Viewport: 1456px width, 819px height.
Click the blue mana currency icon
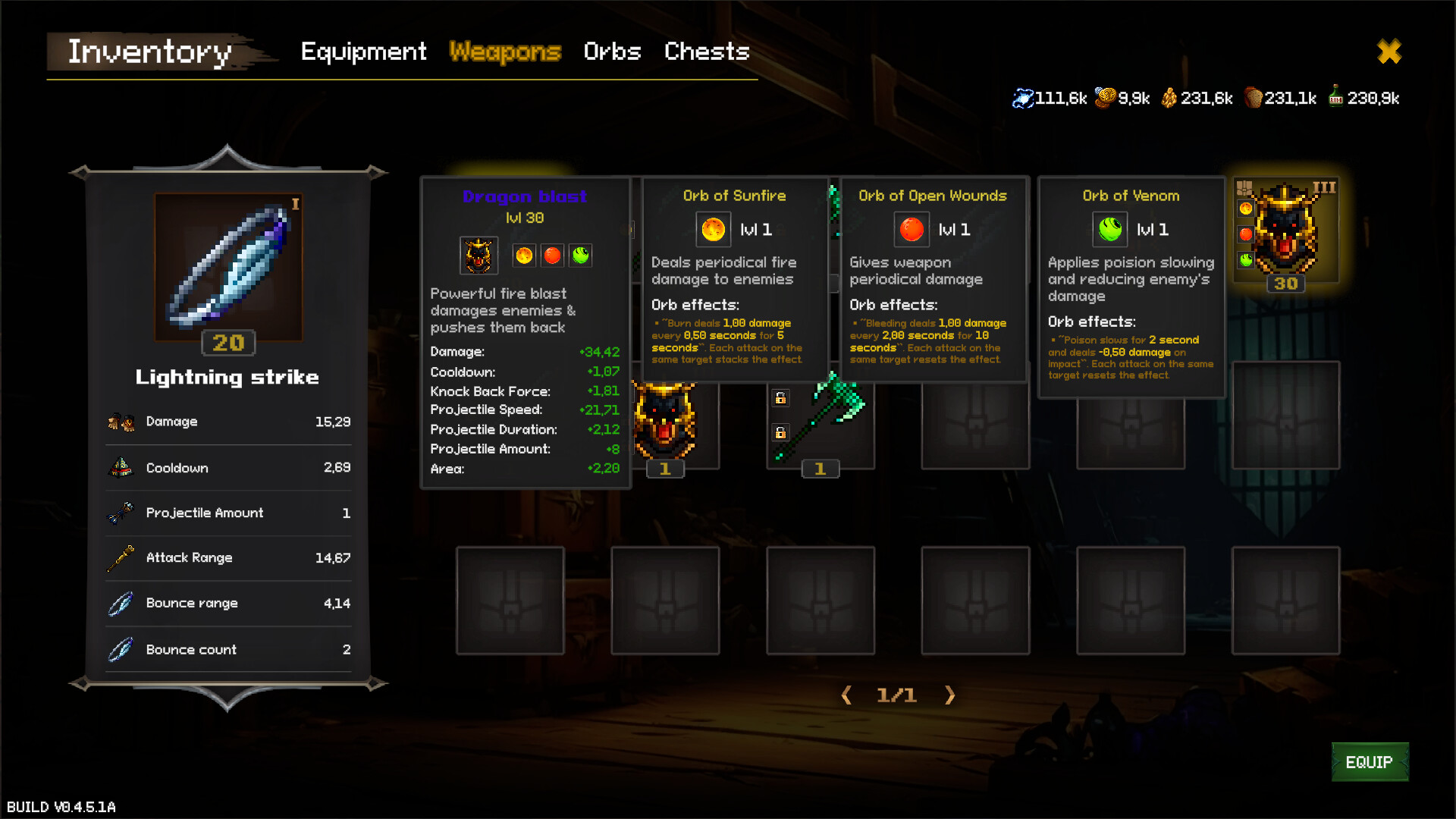pos(1024,97)
